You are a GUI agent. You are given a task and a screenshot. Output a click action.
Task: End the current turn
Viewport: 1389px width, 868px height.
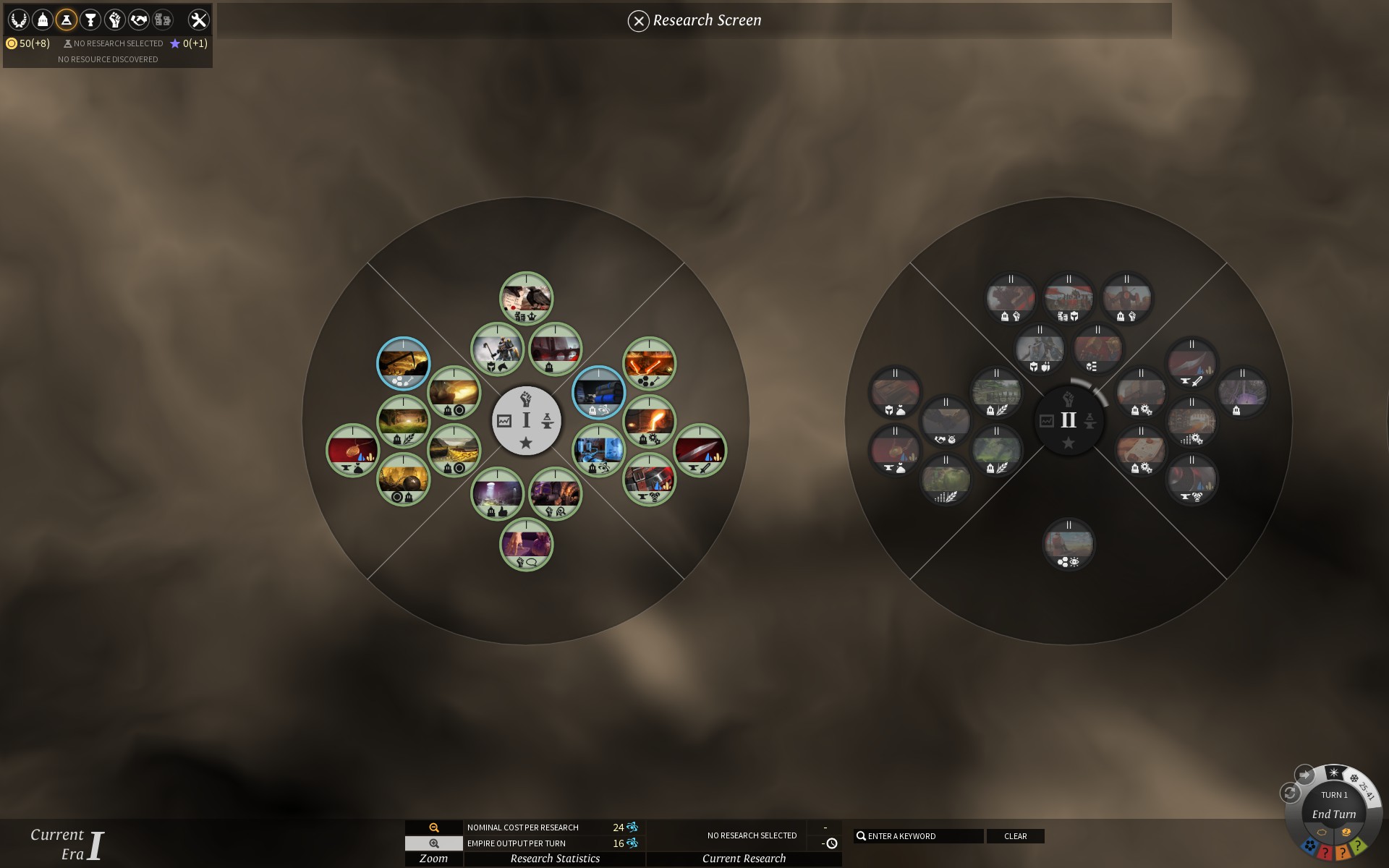click(x=1334, y=814)
